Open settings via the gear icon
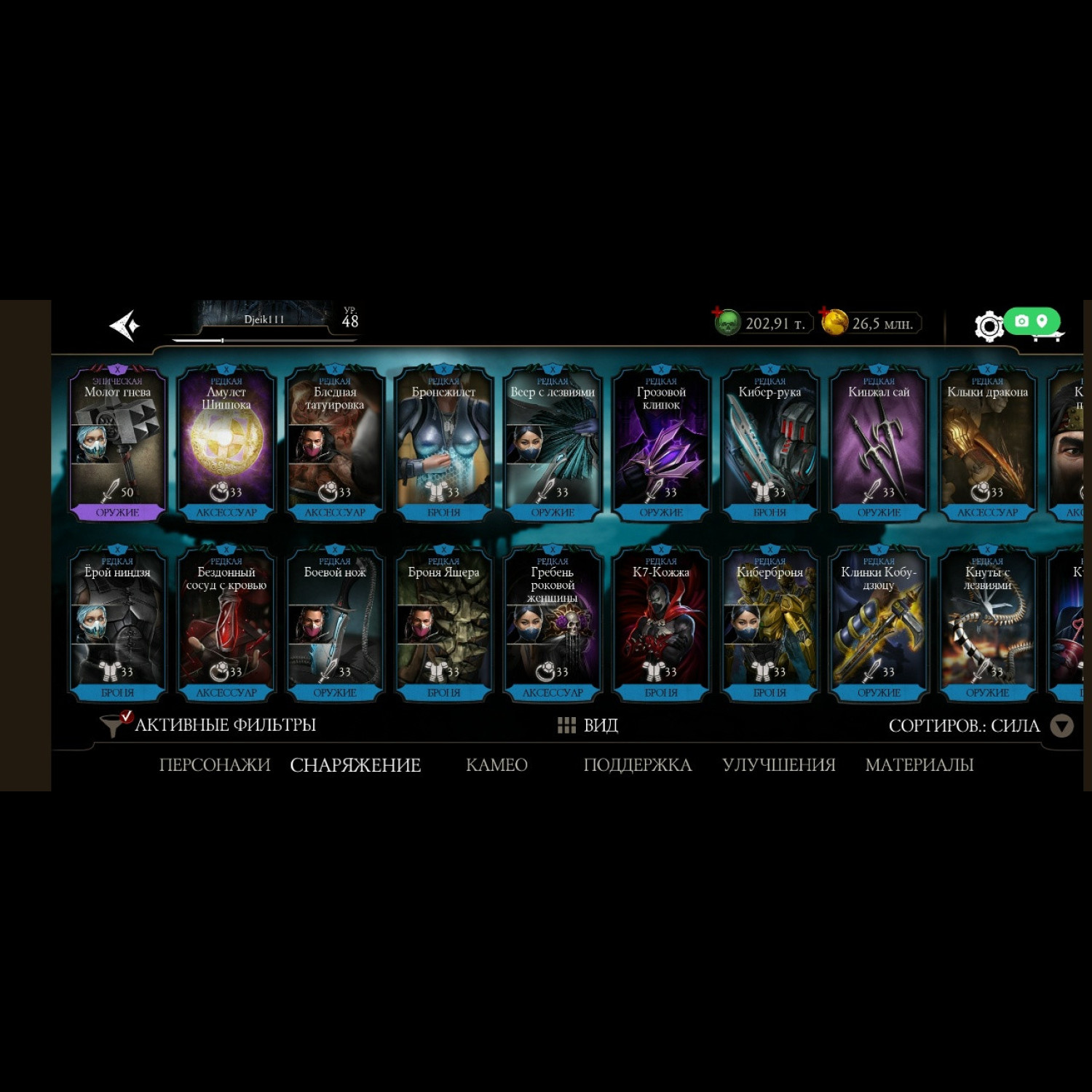 (x=988, y=326)
